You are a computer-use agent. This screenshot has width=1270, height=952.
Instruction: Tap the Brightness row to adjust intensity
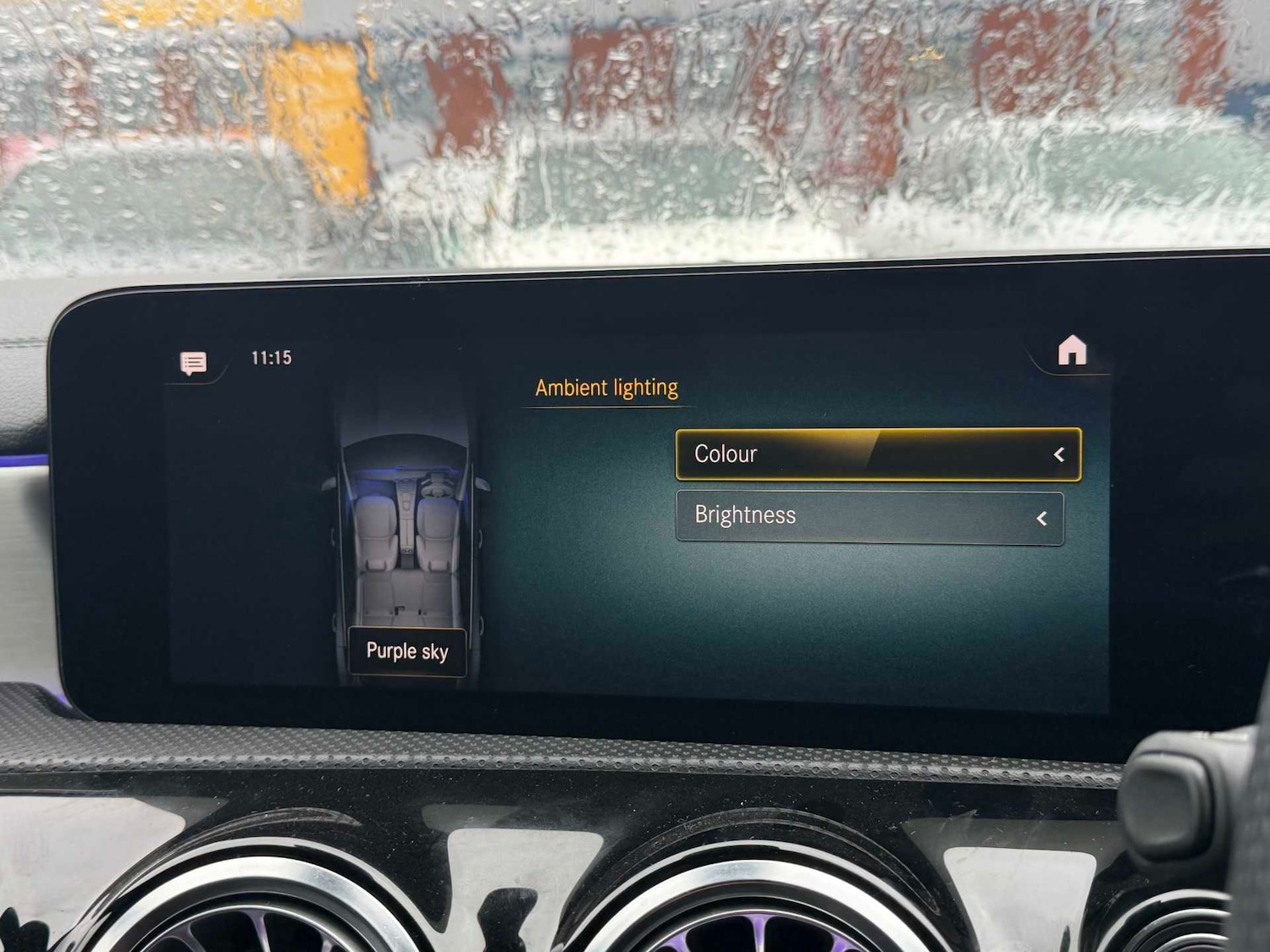[868, 517]
